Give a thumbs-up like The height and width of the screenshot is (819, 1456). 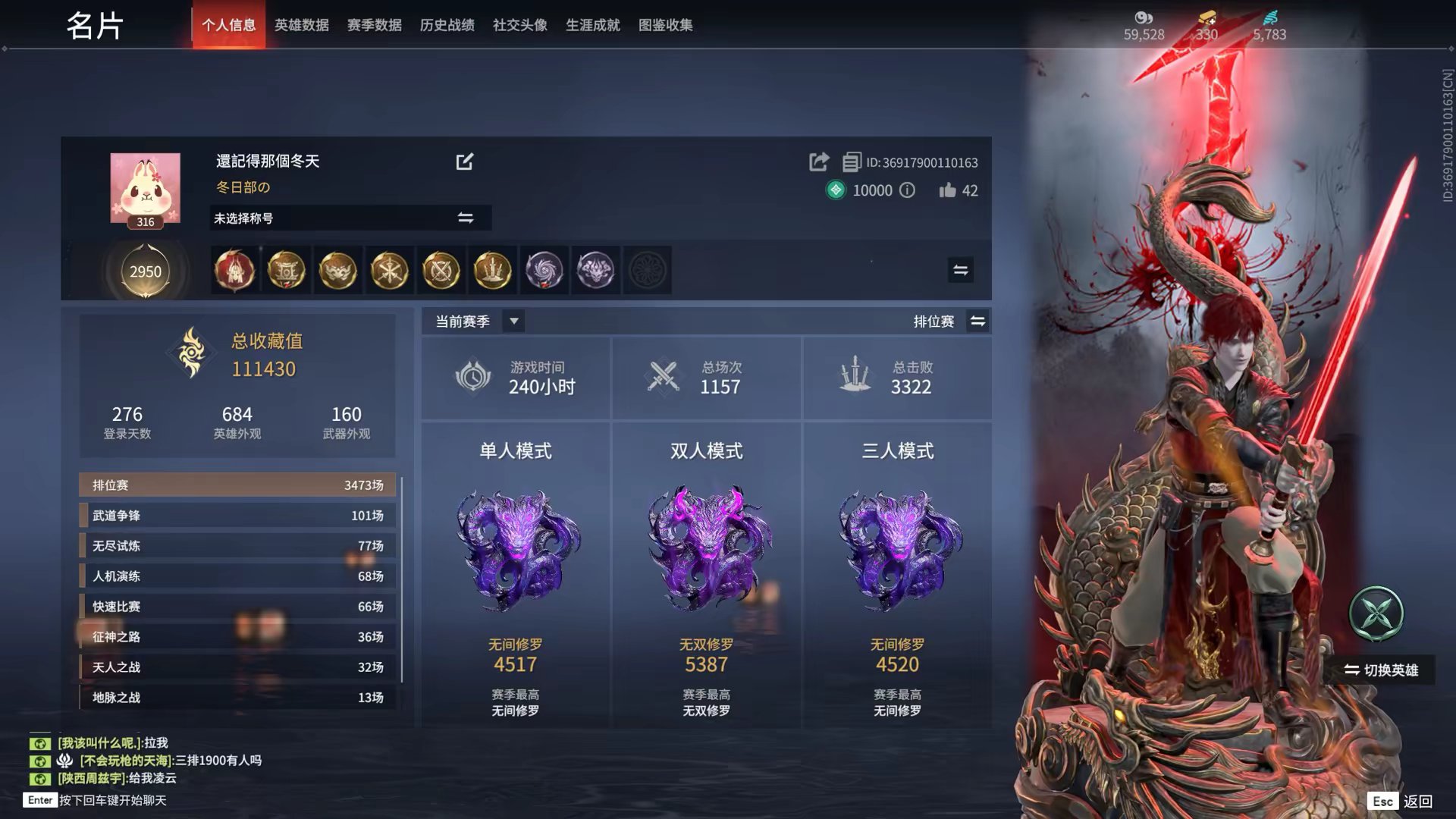947,190
